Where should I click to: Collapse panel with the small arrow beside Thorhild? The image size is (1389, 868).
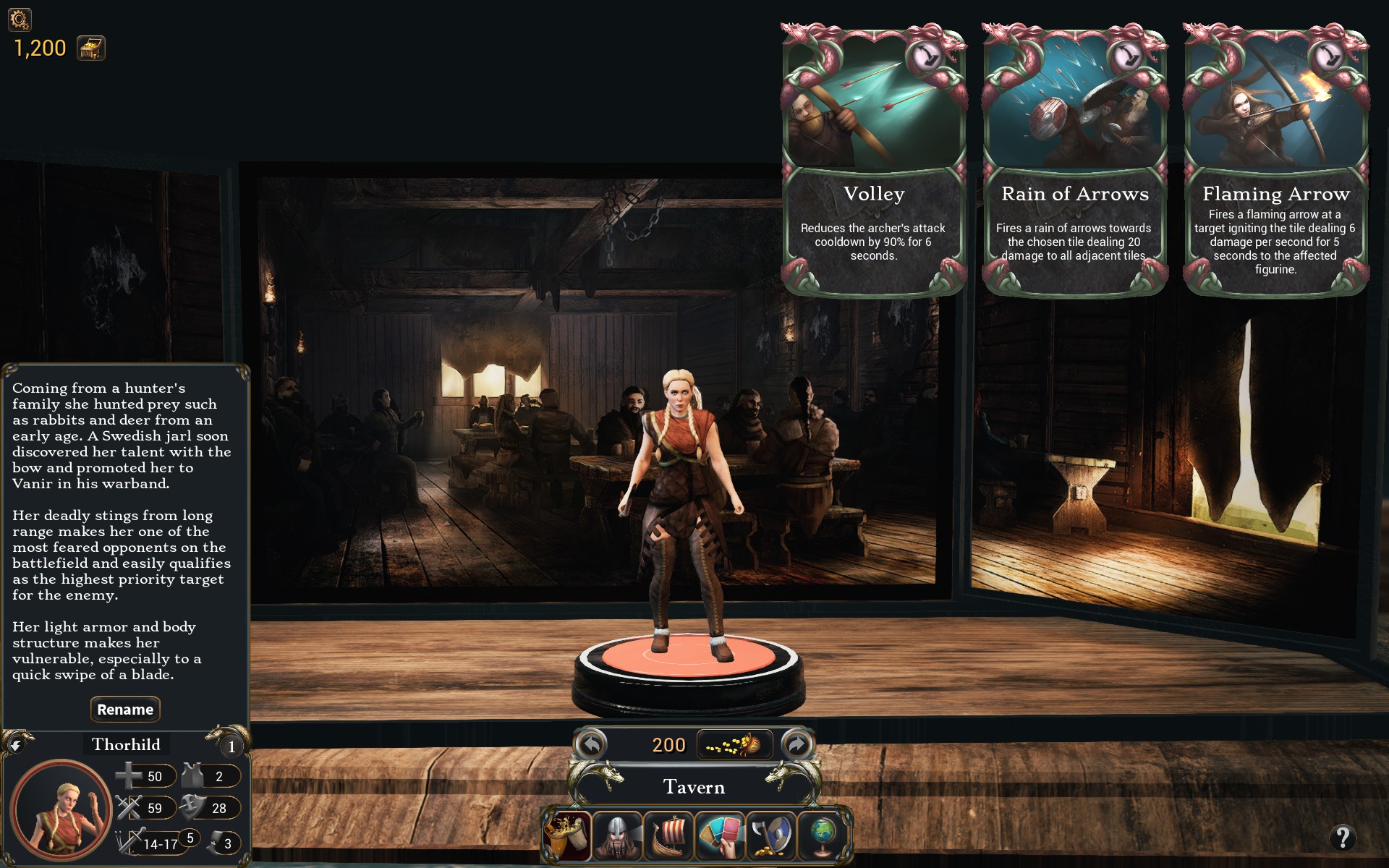coord(16,743)
